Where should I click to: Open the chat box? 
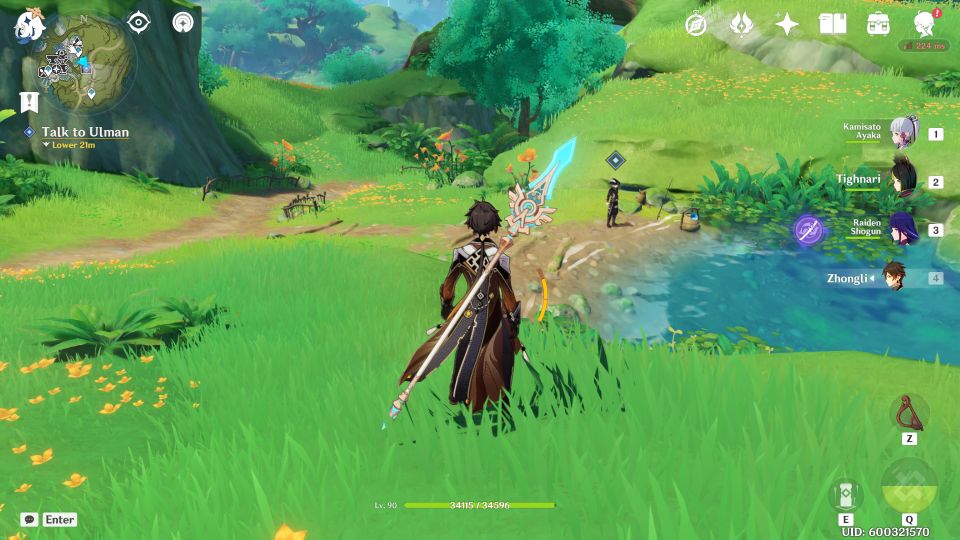(30, 520)
